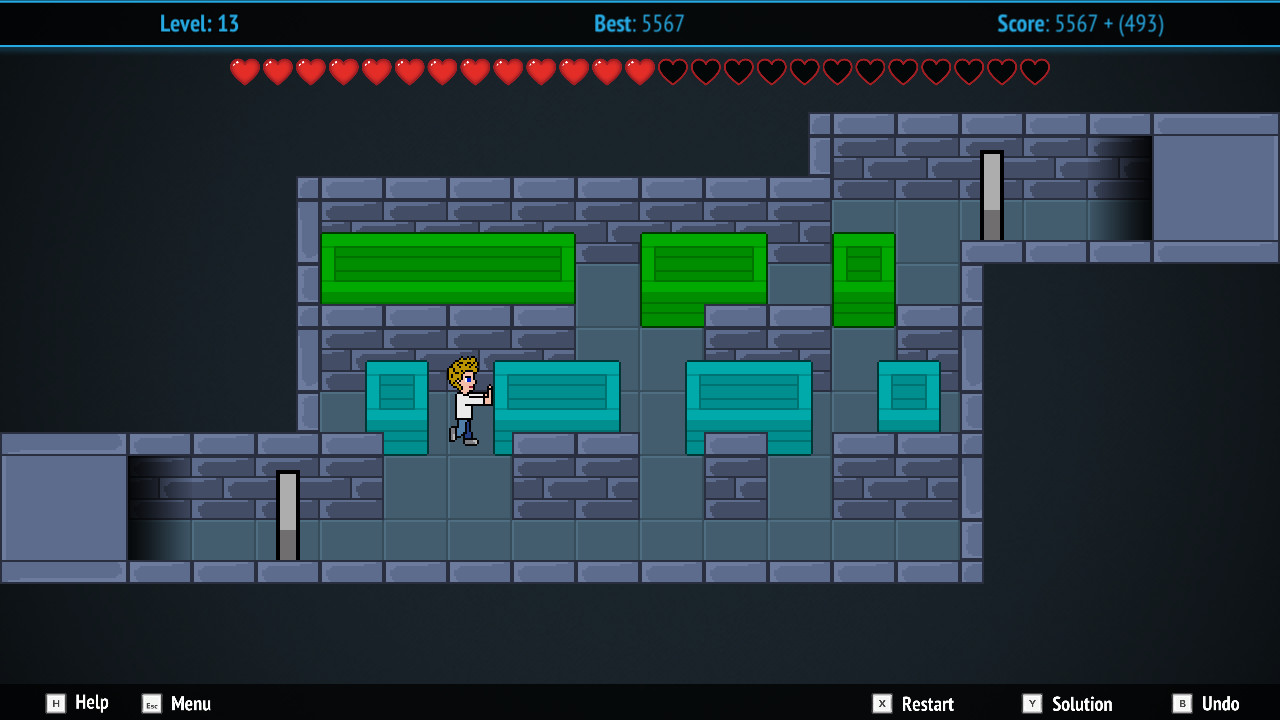Click Restart to retry the level

[925, 703]
